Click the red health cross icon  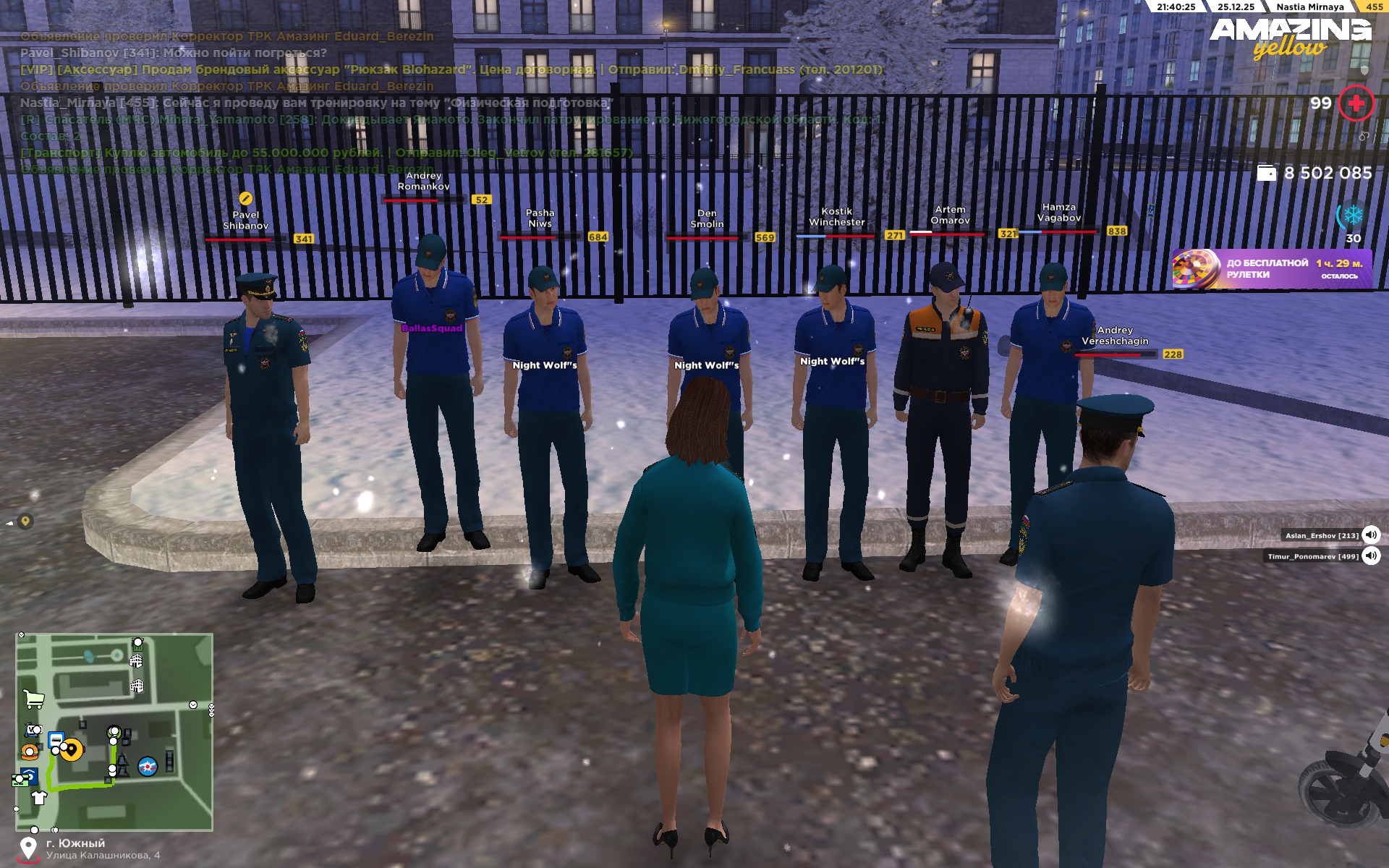(1356, 103)
